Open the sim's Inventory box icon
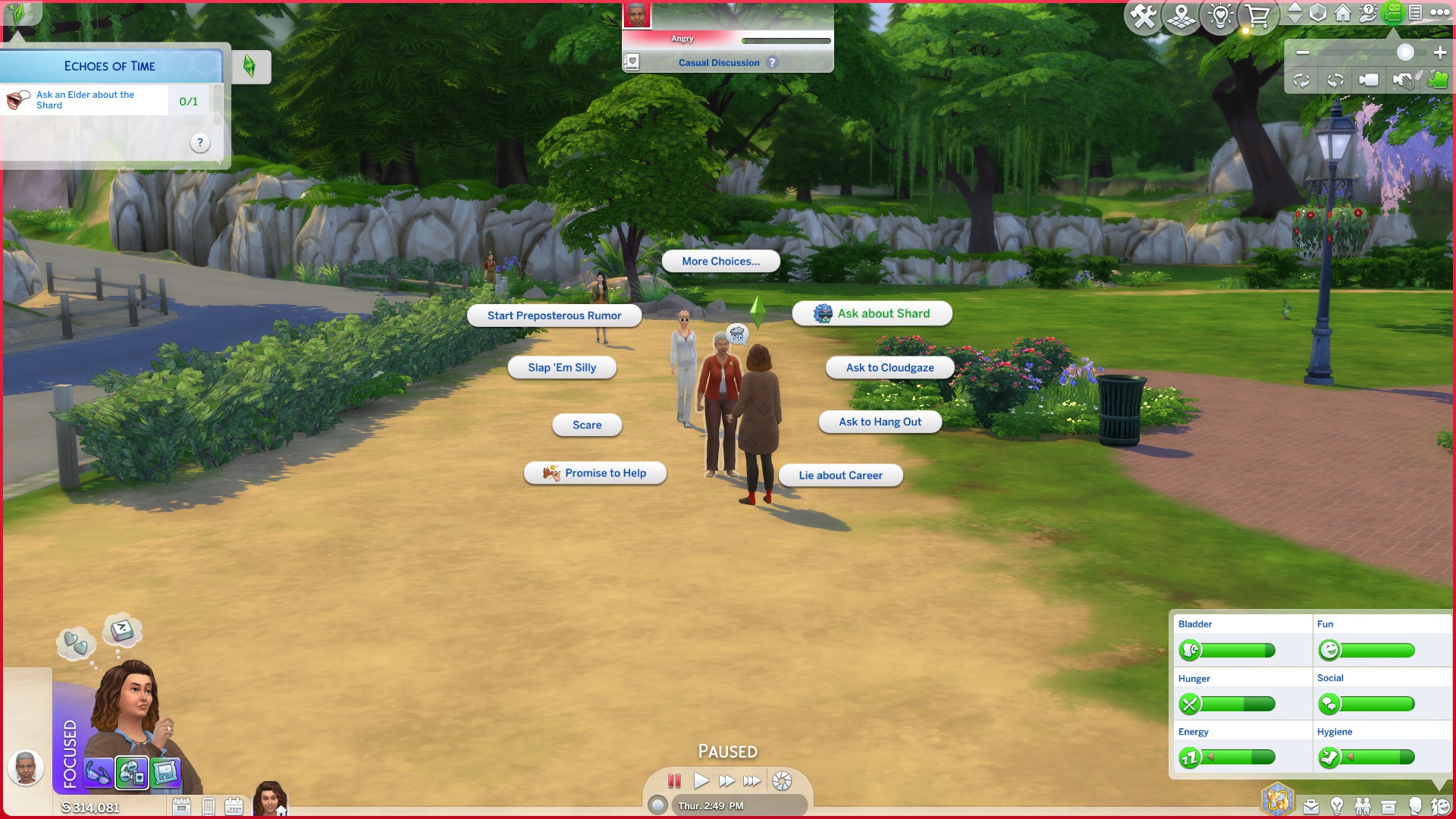Image resolution: width=1456 pixels, height=819 pixels. click(1388, 805)
